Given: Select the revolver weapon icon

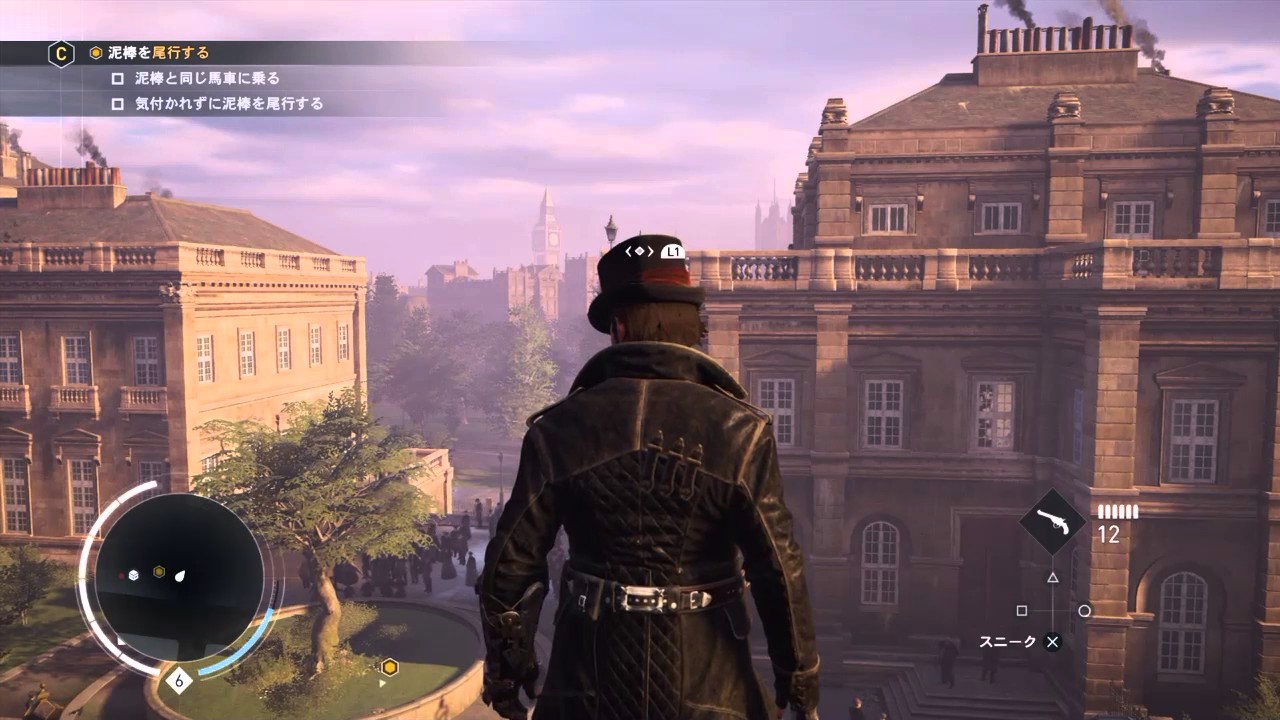Looking at the screenshot, I should (x=1053, y=522).
